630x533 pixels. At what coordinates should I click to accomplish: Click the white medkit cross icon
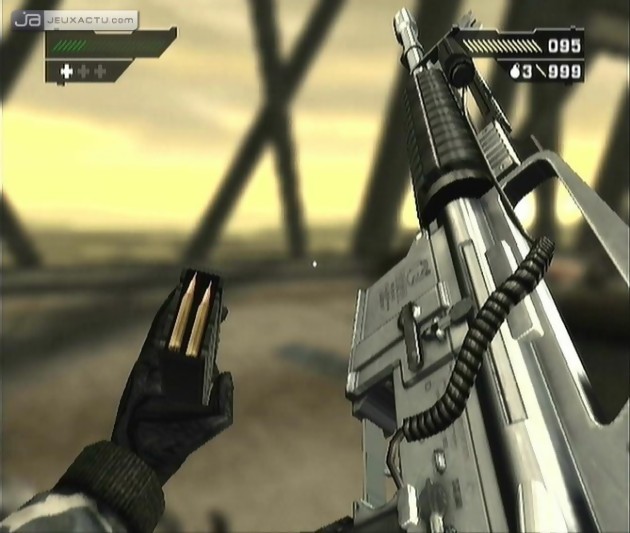coord(68,72)
